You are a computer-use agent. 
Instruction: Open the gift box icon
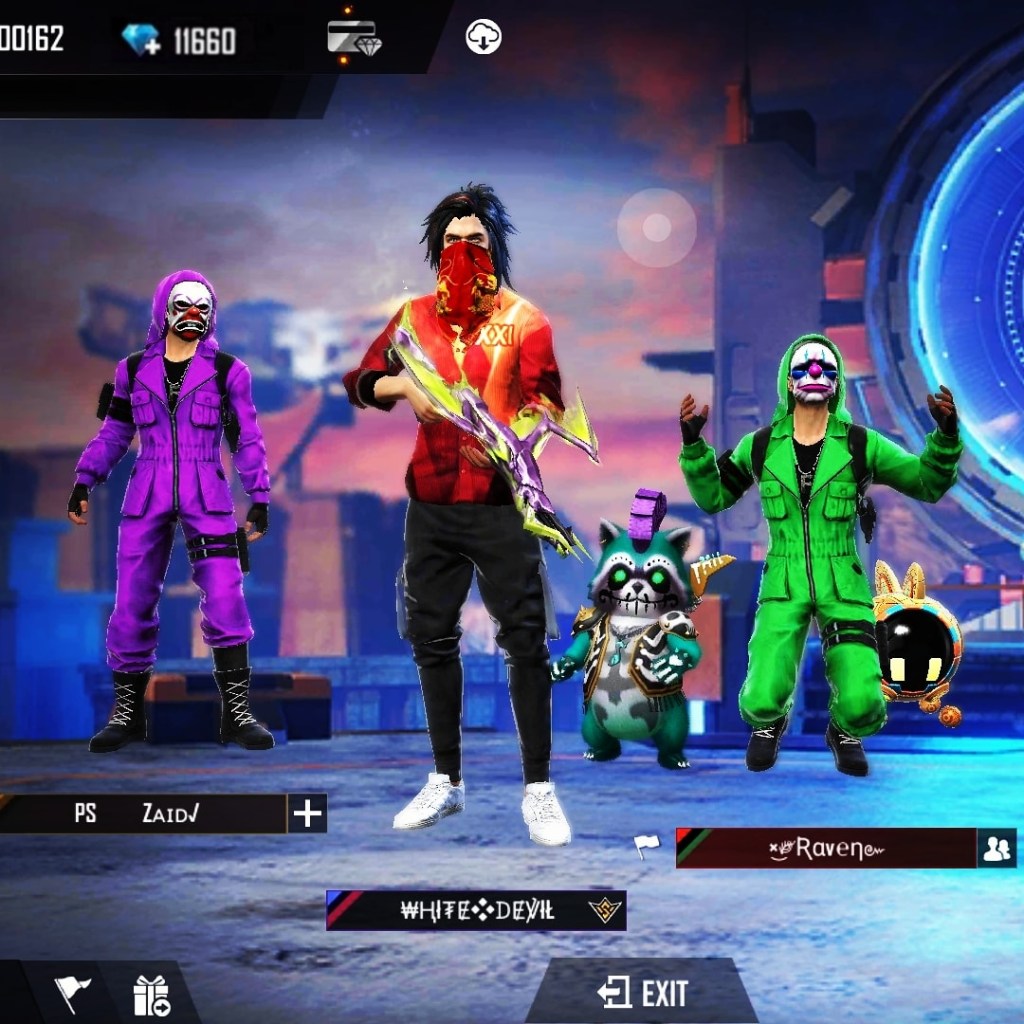tap(151, 995)
